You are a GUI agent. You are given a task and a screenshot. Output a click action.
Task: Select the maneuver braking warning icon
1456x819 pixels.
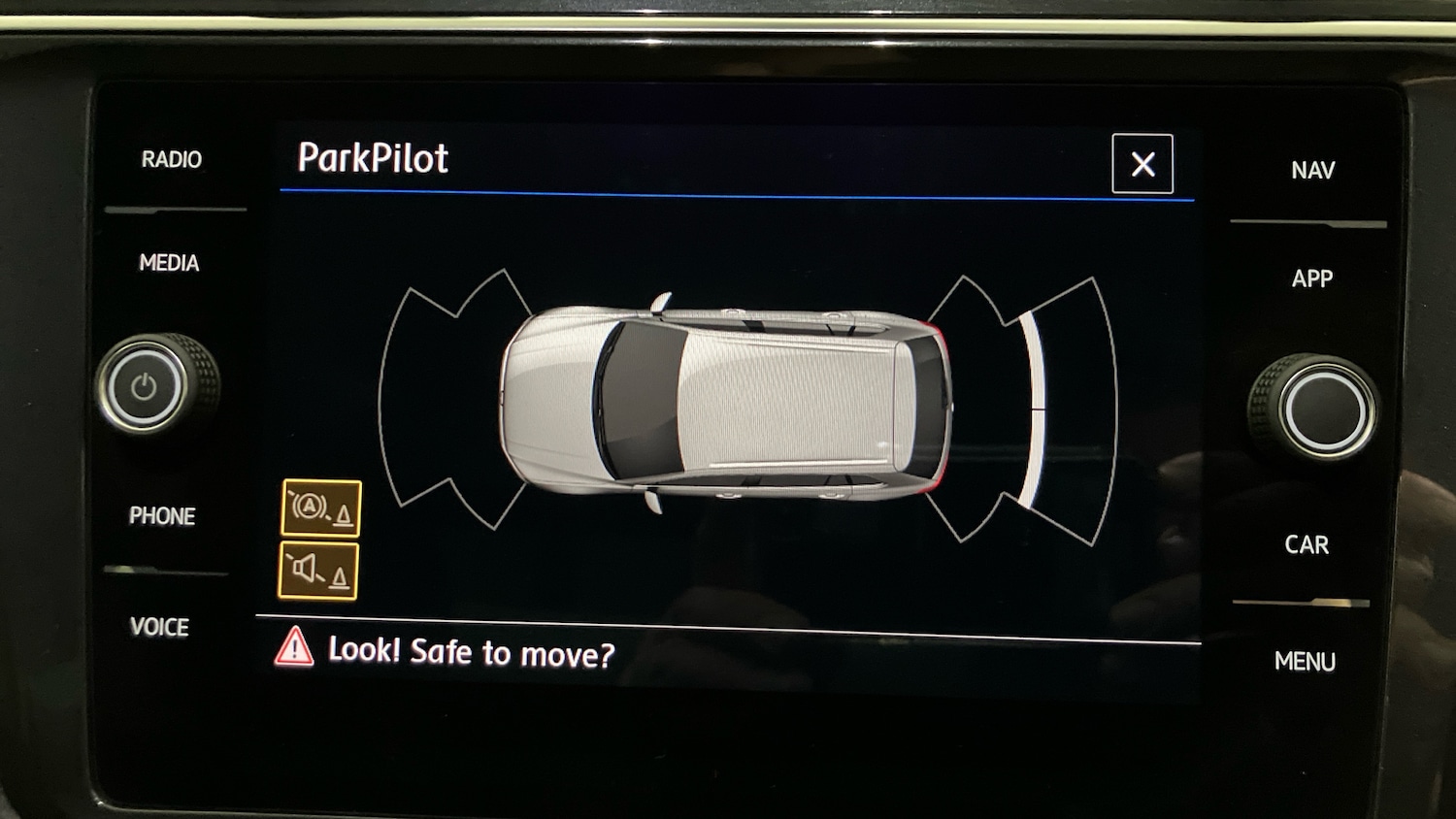319,507
